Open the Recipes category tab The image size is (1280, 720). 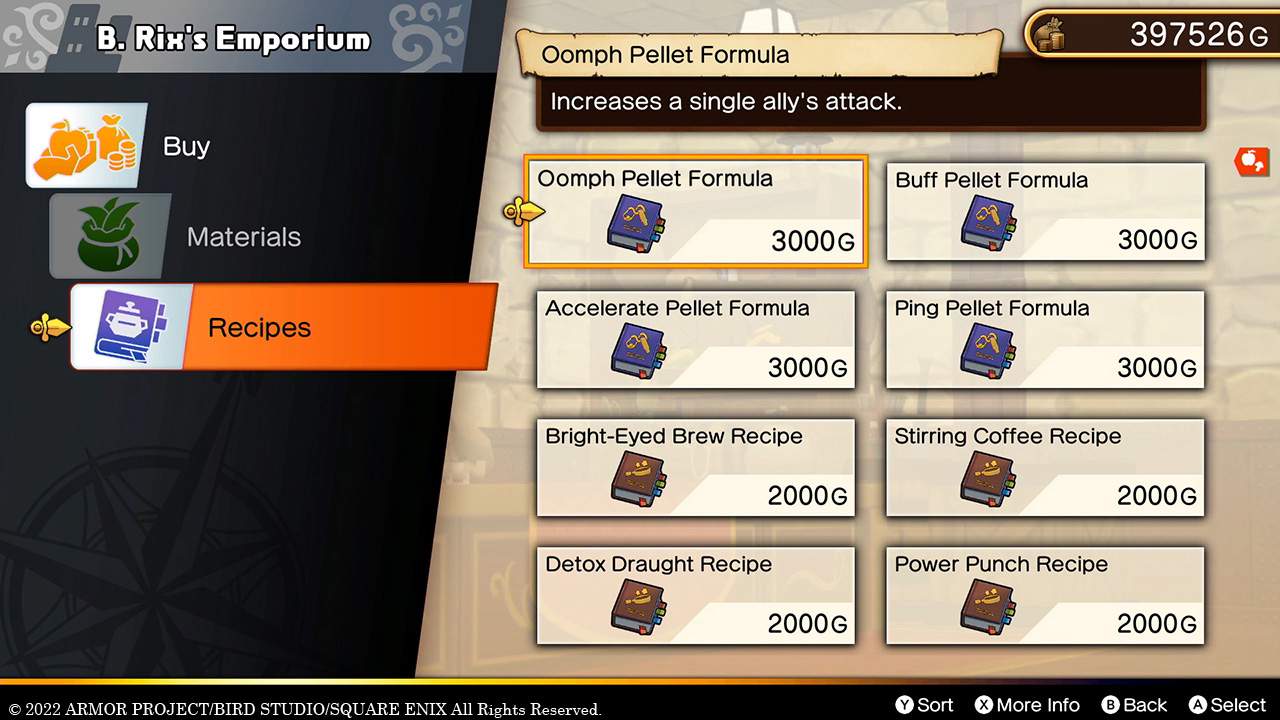259,327
